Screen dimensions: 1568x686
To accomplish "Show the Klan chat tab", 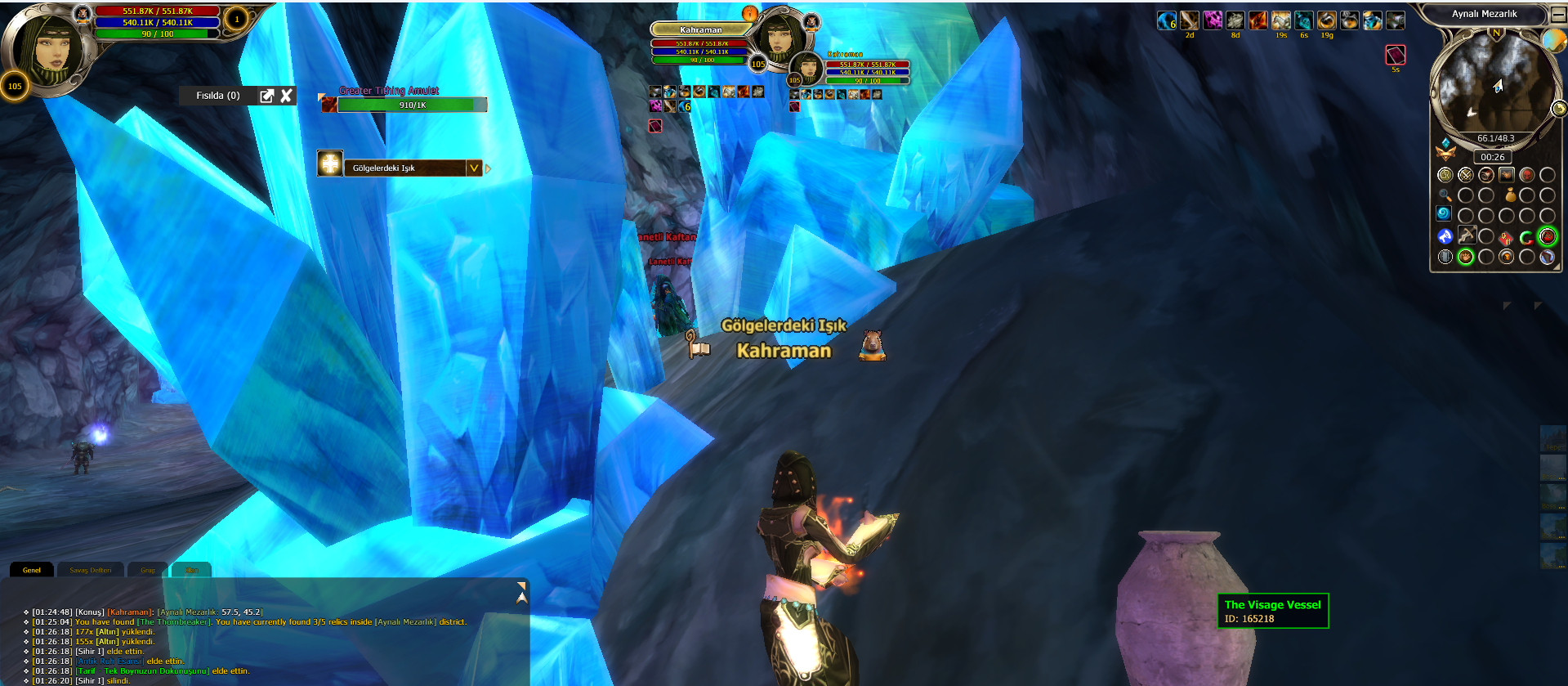I will pyautogui.click(x=192, y=570).
